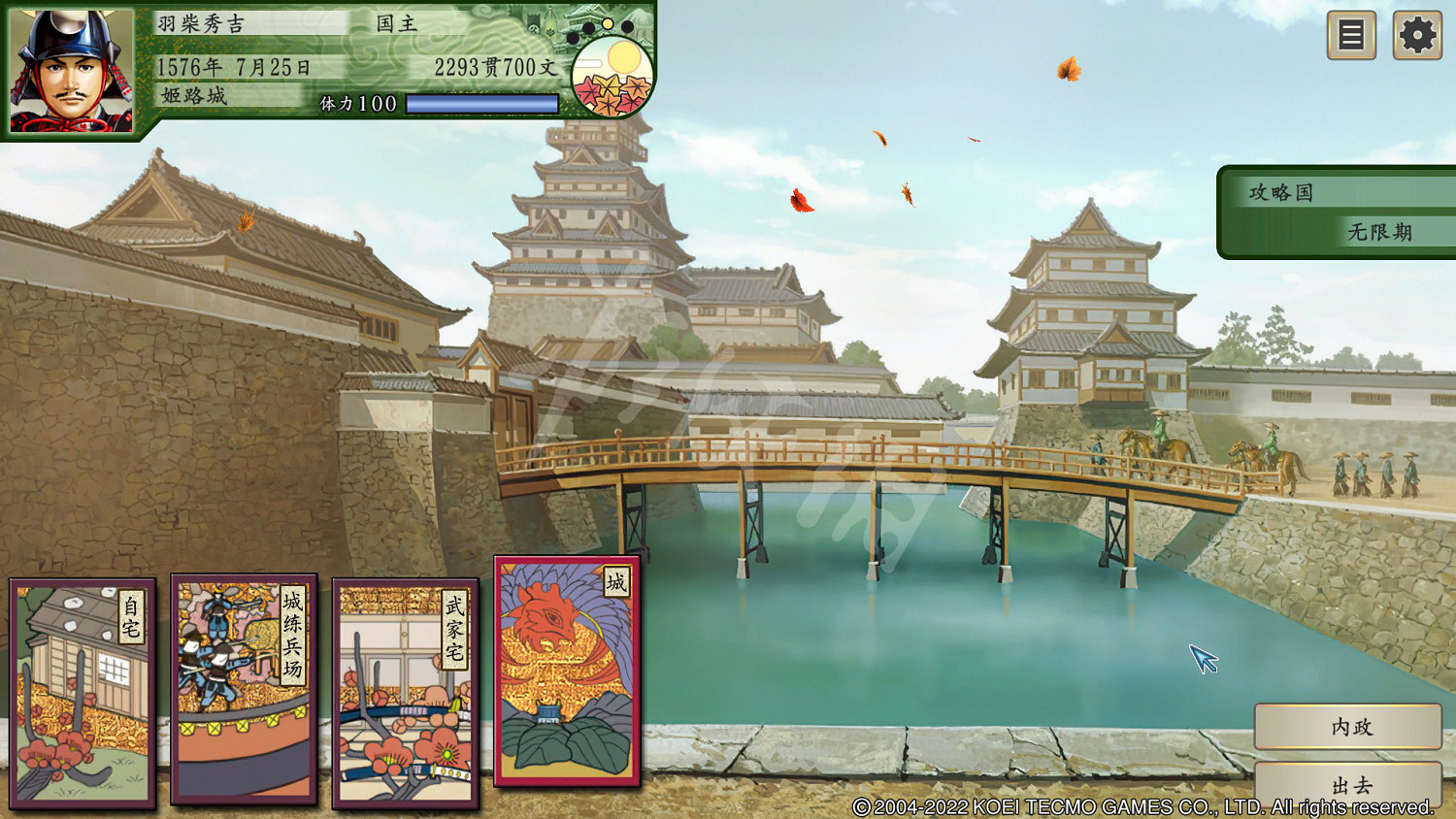Open the log list icon at top right

(x=1351, y=34)
